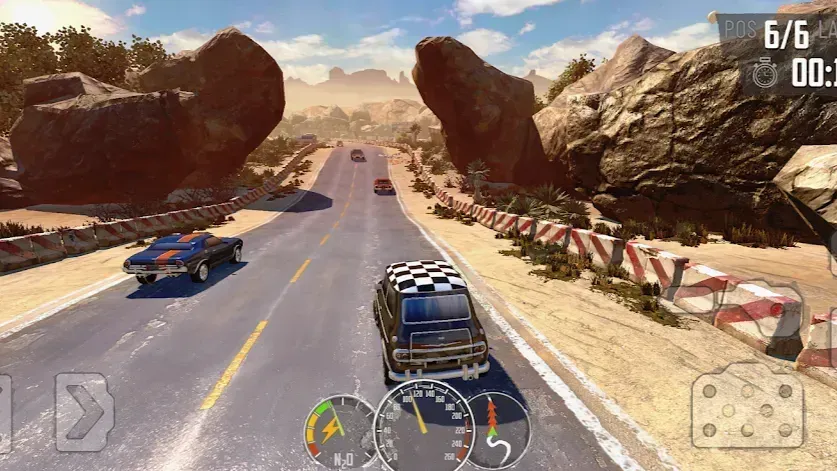
Task: Tap the steer left button at screen edge
Action: 5,412
